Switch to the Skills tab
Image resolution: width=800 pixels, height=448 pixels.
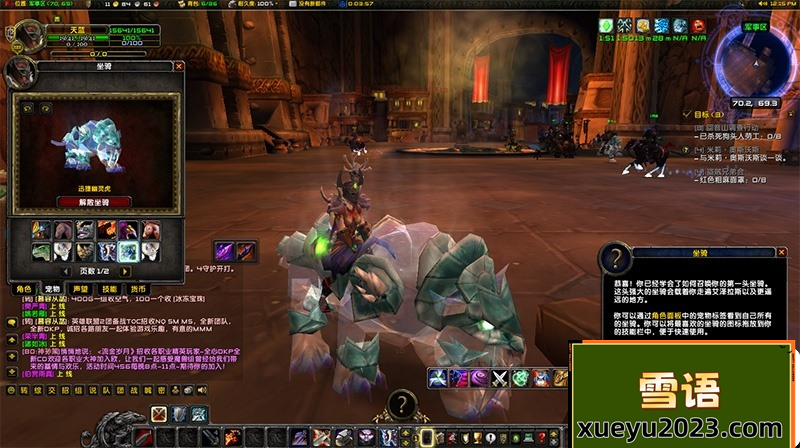coord(110,288)
